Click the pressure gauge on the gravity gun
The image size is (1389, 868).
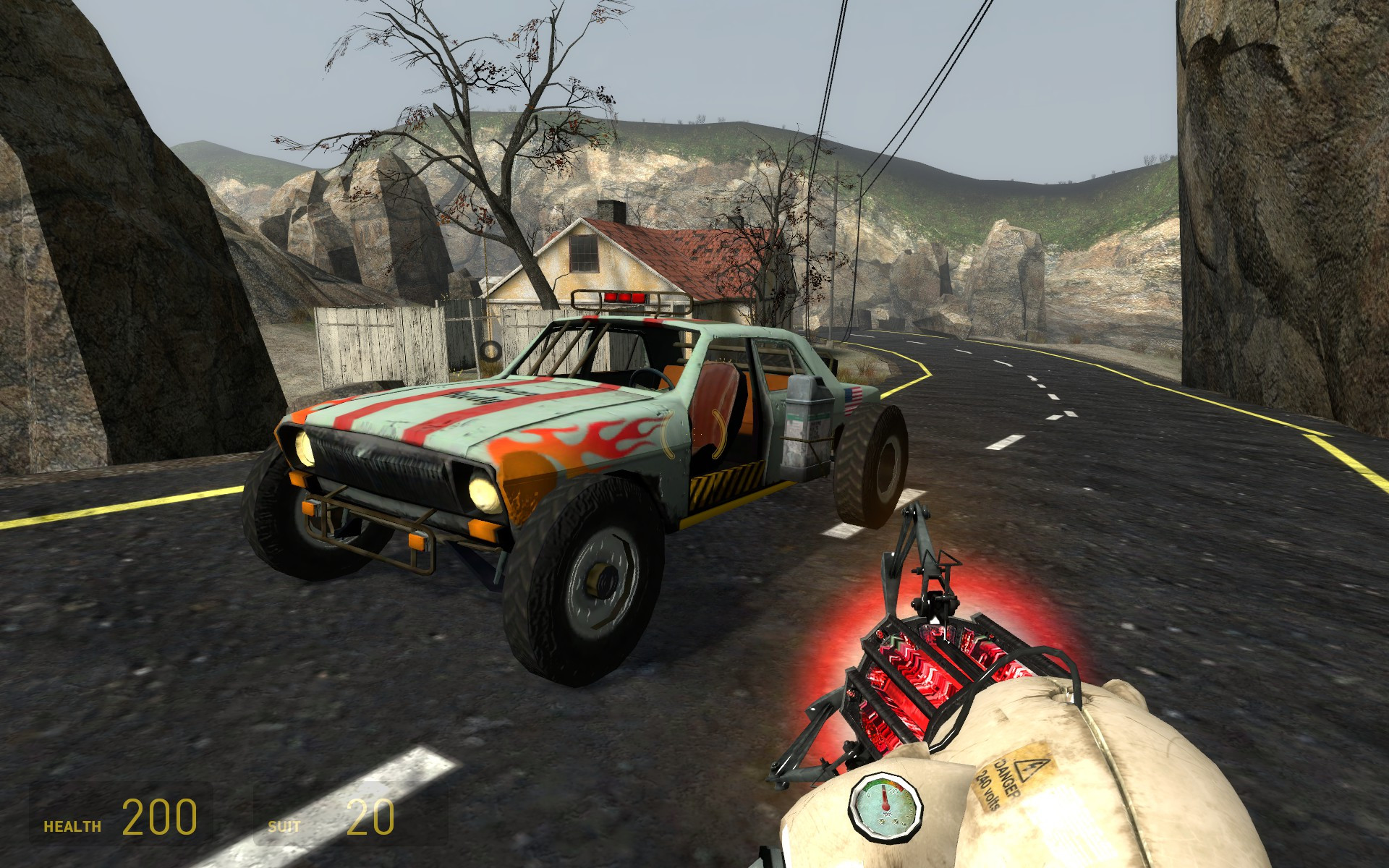point(885,805)
